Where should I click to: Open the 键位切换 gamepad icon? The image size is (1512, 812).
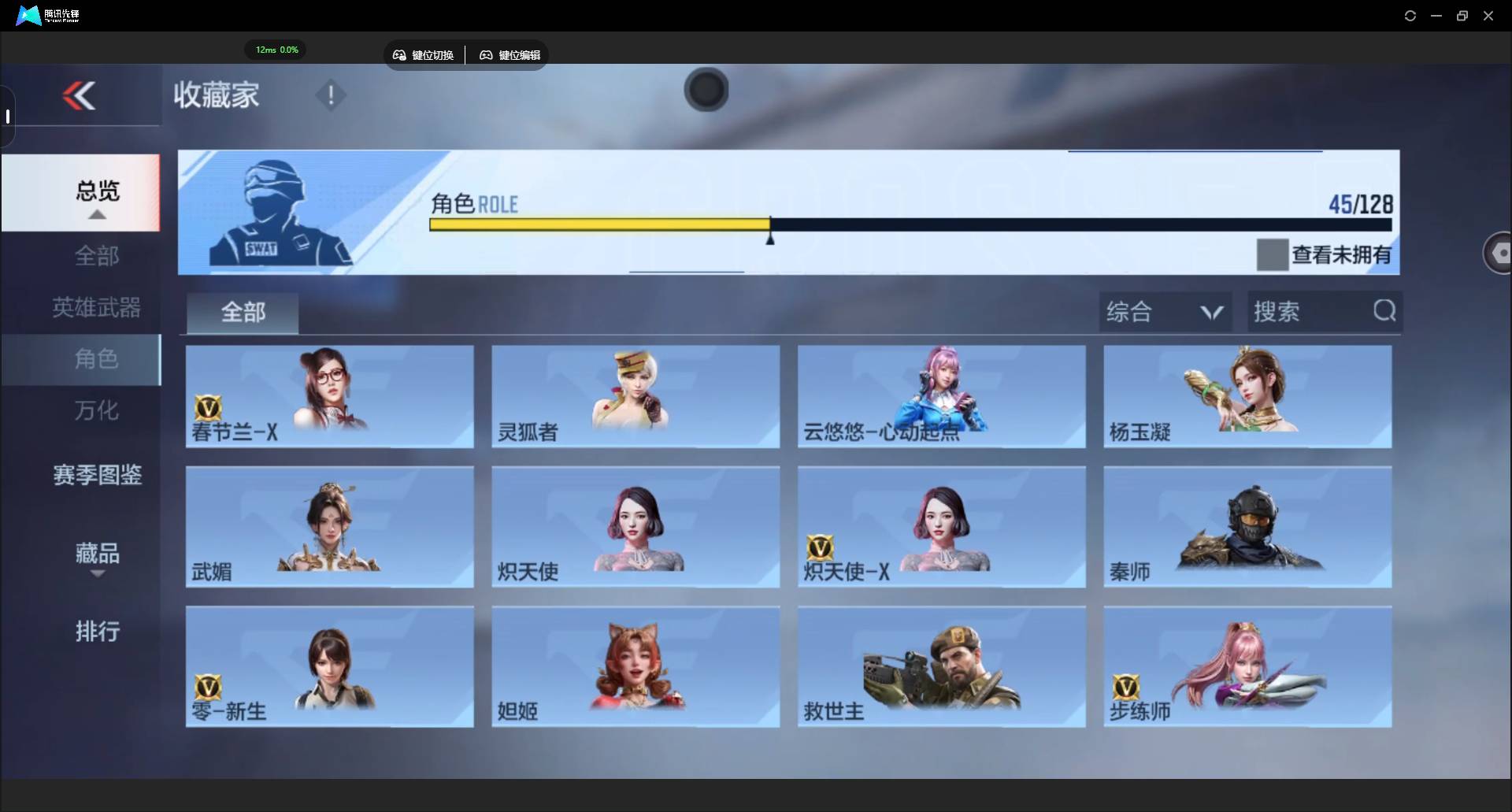point(399,55)
